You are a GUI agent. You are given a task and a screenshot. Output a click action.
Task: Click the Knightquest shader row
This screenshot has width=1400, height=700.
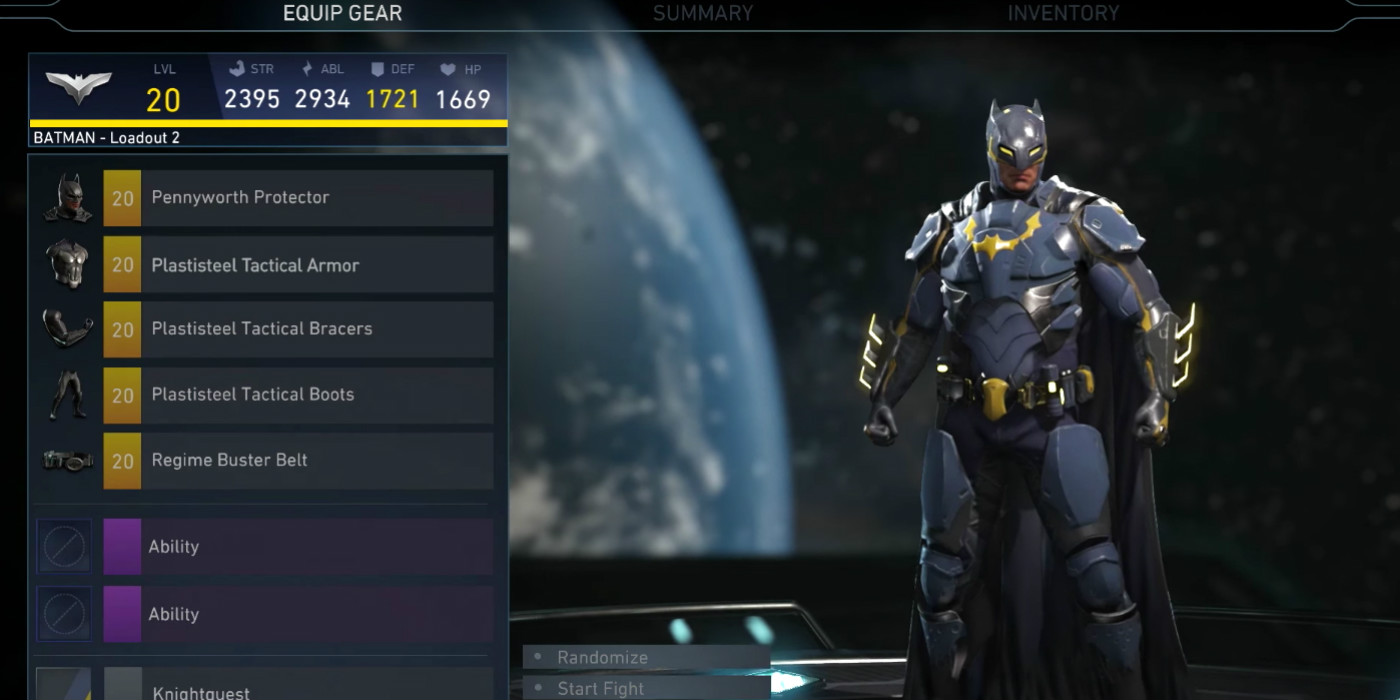(298, 688)
